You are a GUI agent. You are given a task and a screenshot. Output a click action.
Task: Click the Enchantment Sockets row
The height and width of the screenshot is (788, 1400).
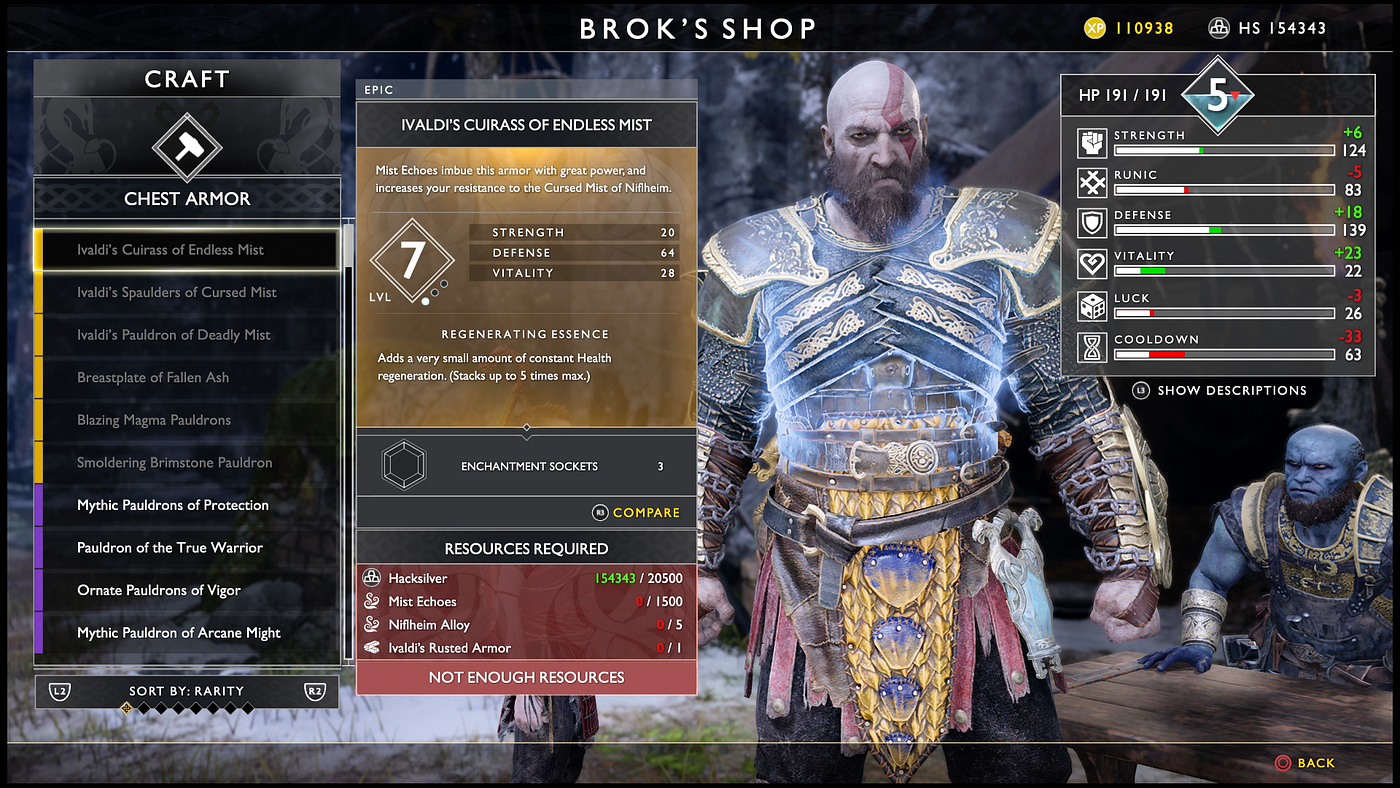click(x=527, y=466)
